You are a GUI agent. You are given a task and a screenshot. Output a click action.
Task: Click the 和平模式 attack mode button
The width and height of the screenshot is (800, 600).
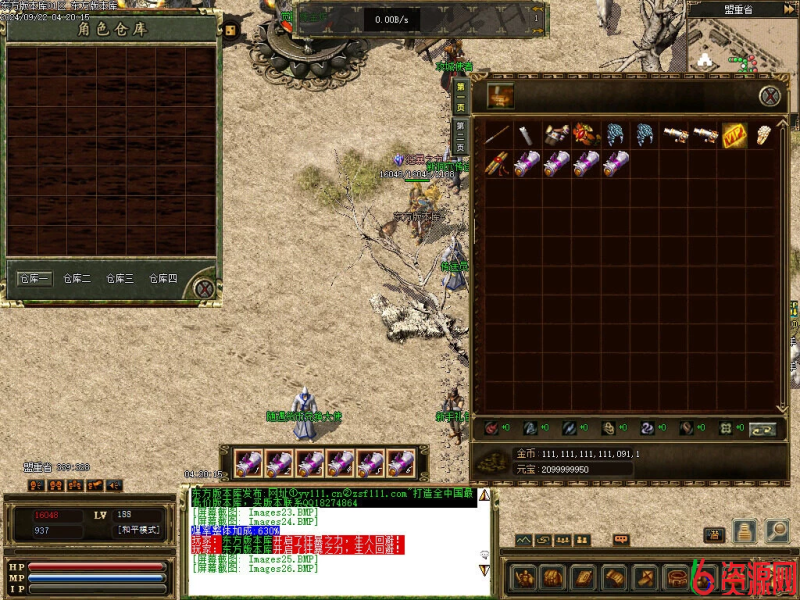tap(138, 530)
